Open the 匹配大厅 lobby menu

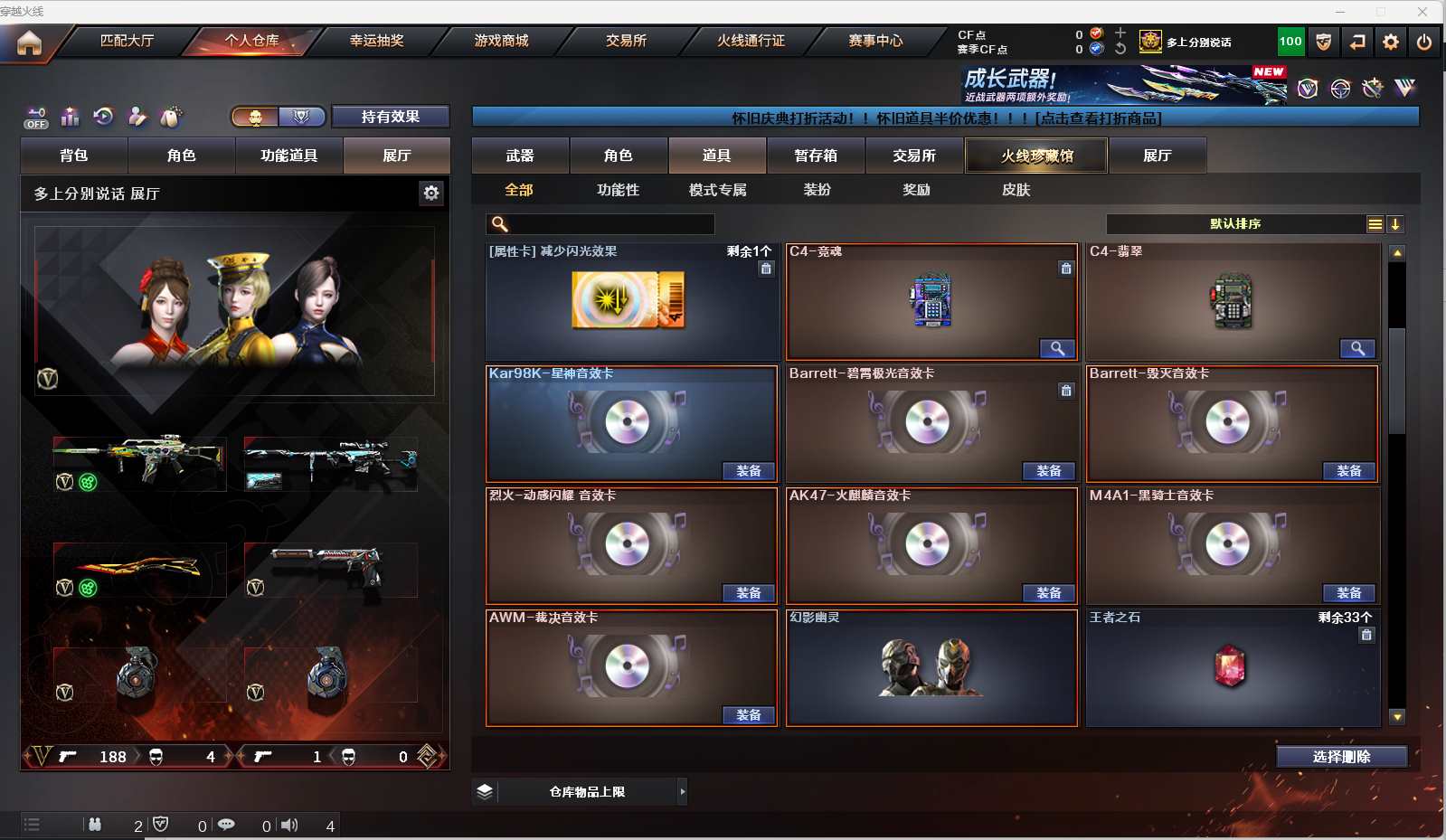click(127, 41)
